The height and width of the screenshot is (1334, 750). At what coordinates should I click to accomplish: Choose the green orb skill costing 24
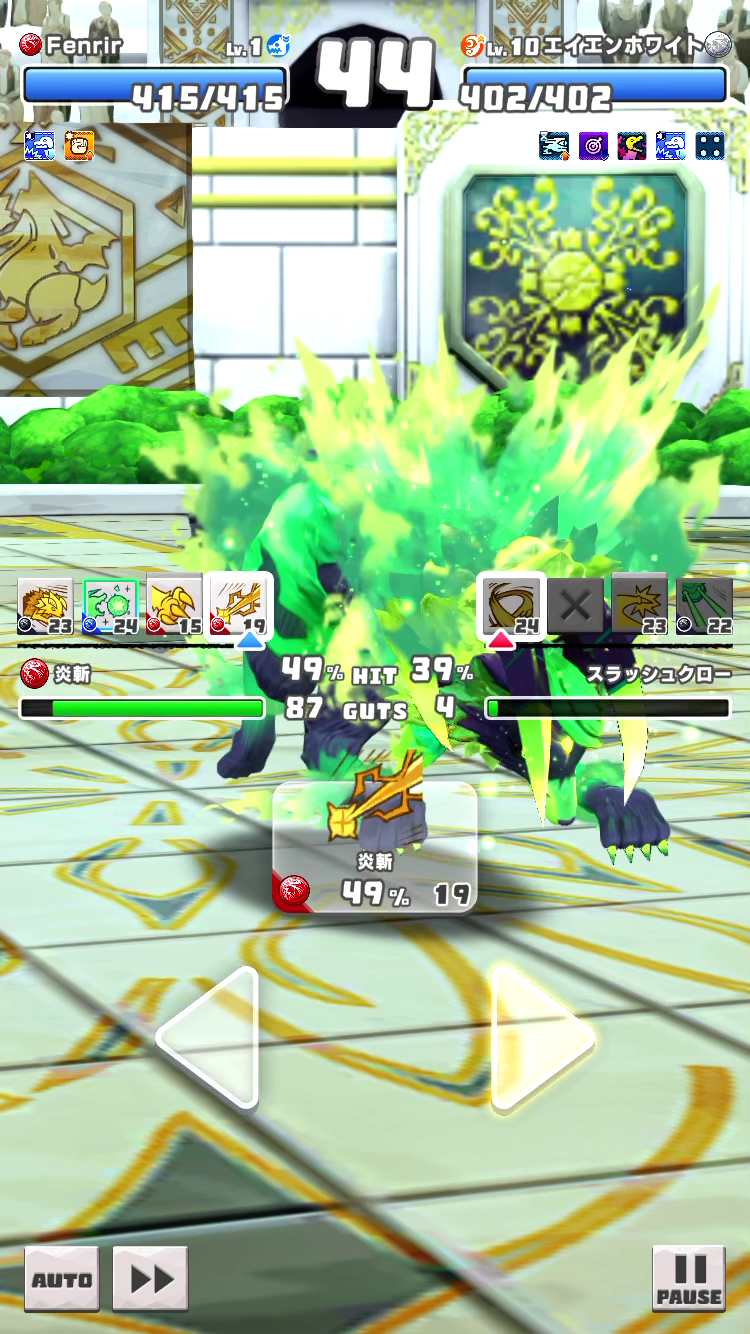point(109,605)
